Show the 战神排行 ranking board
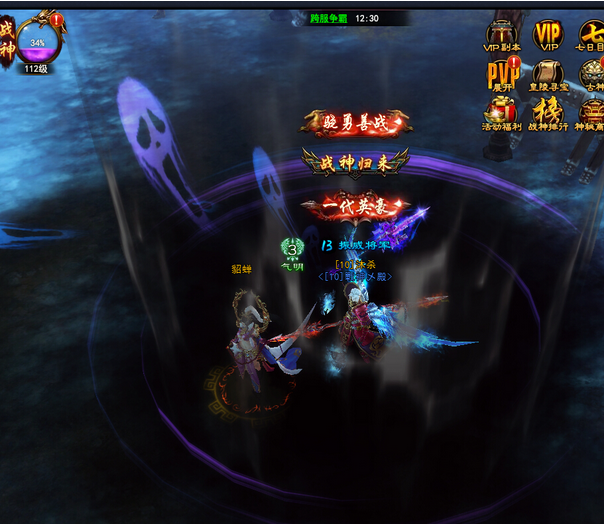The image size is (604, 526). pos(547,113)
